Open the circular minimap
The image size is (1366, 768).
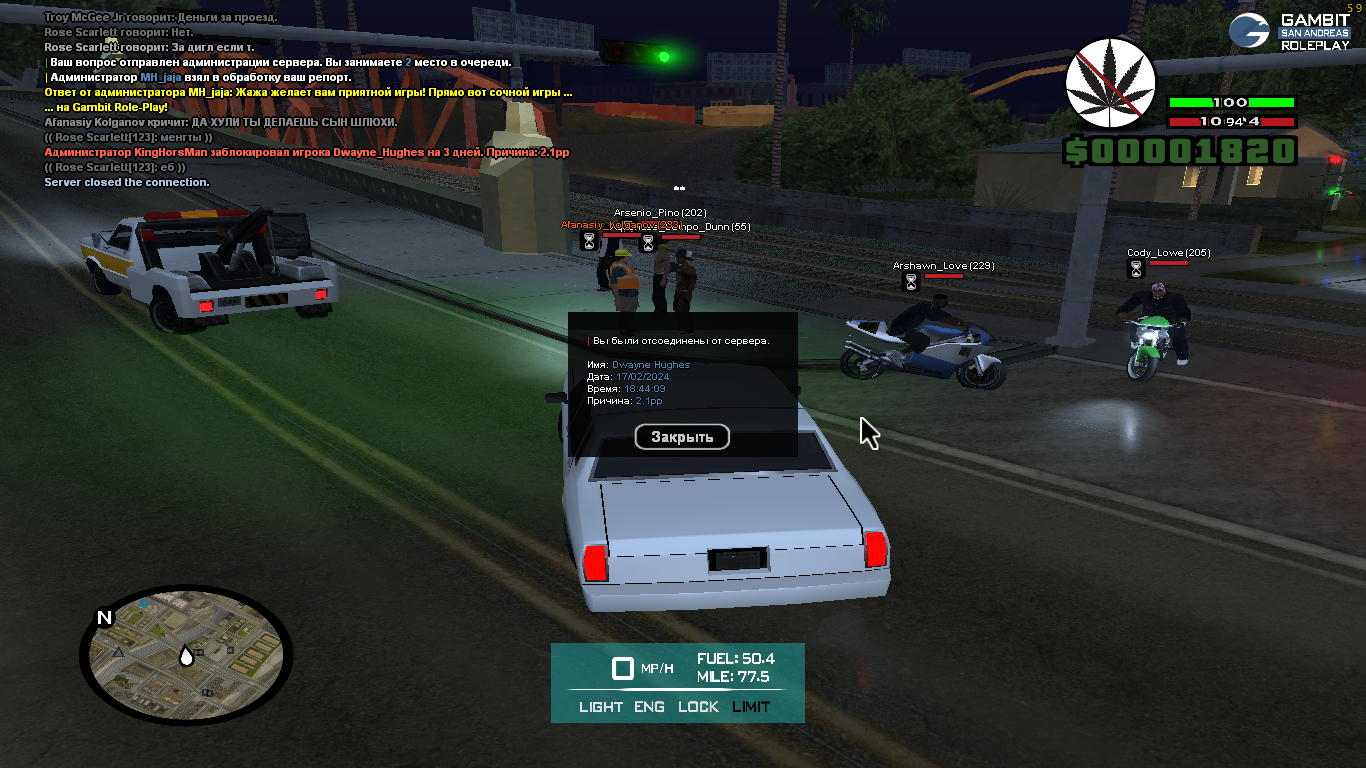click(x=185, y=655)
